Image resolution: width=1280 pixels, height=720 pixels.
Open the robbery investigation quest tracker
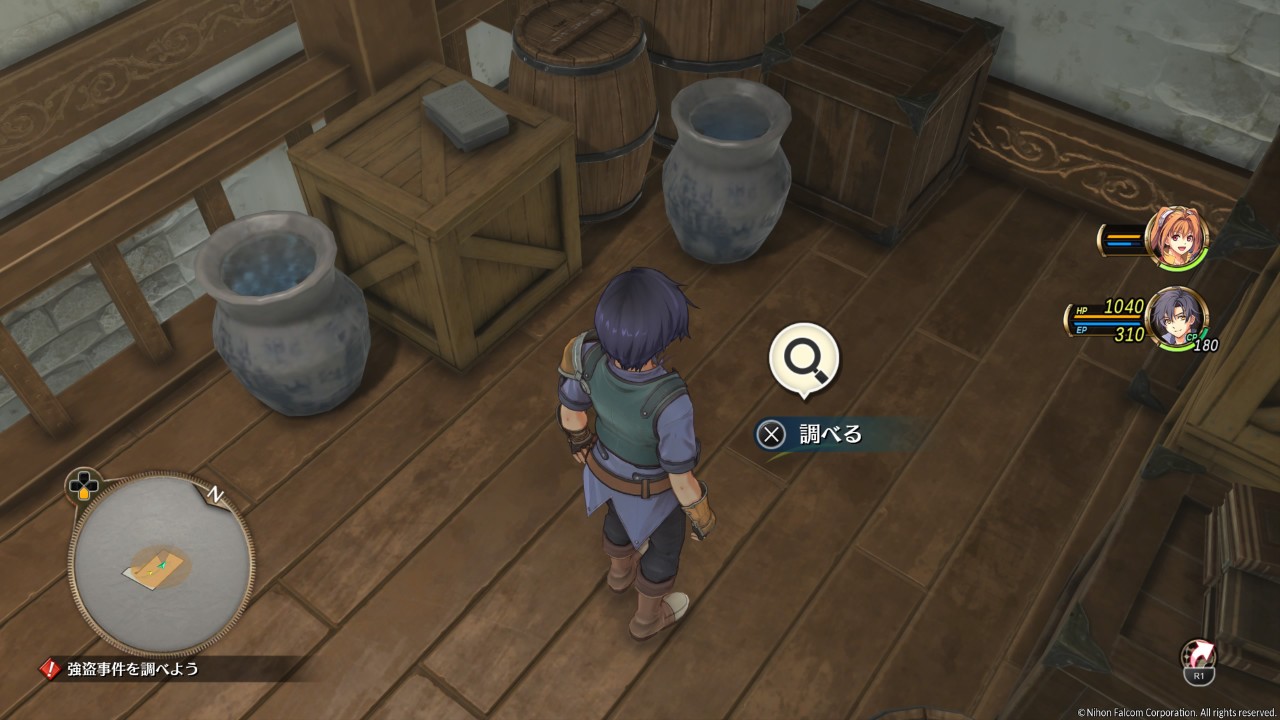click(x=133, y=669)
